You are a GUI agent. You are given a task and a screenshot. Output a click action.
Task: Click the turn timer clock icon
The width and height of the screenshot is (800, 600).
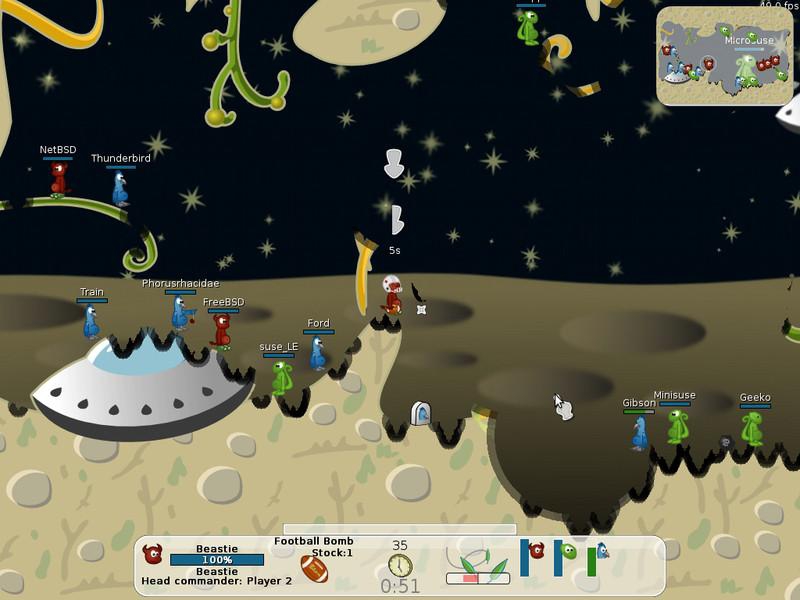[400, 565]
